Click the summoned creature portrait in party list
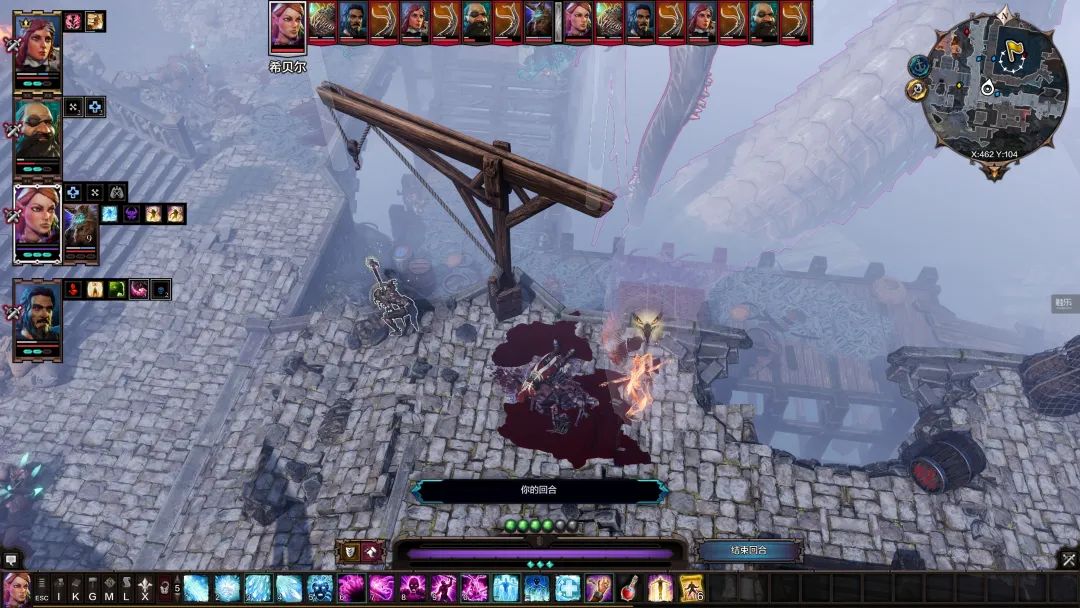The height and width of the screenshot is (608, 1080). pos(80,226)
